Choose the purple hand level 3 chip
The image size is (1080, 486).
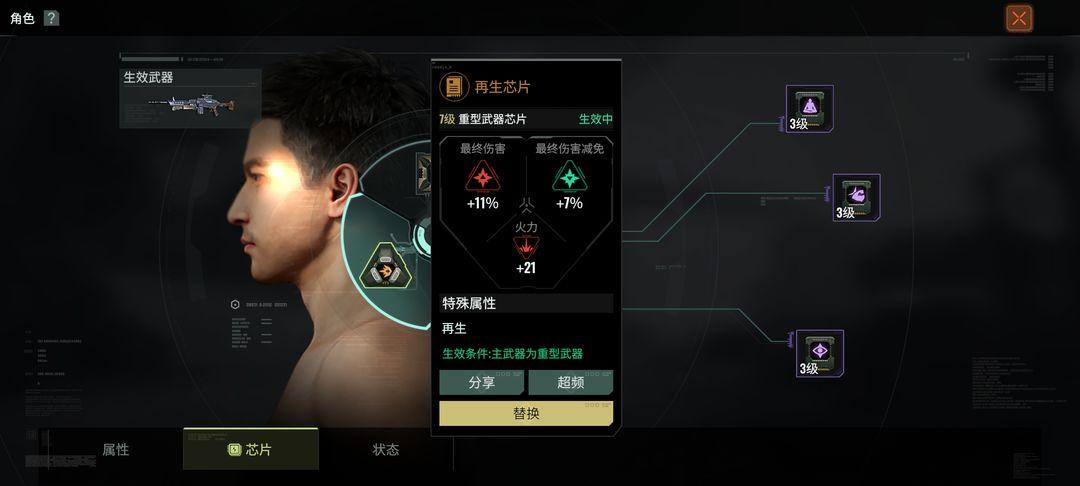[x=856, y=197]
